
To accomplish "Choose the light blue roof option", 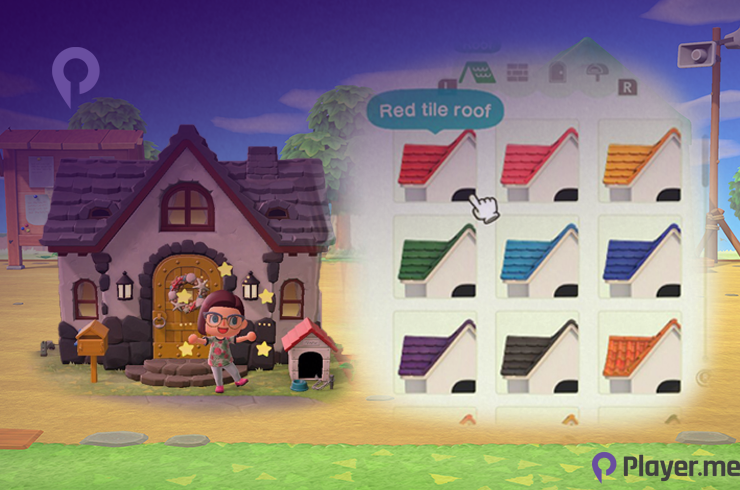I will pyautogui.click(x=539, y=259).
